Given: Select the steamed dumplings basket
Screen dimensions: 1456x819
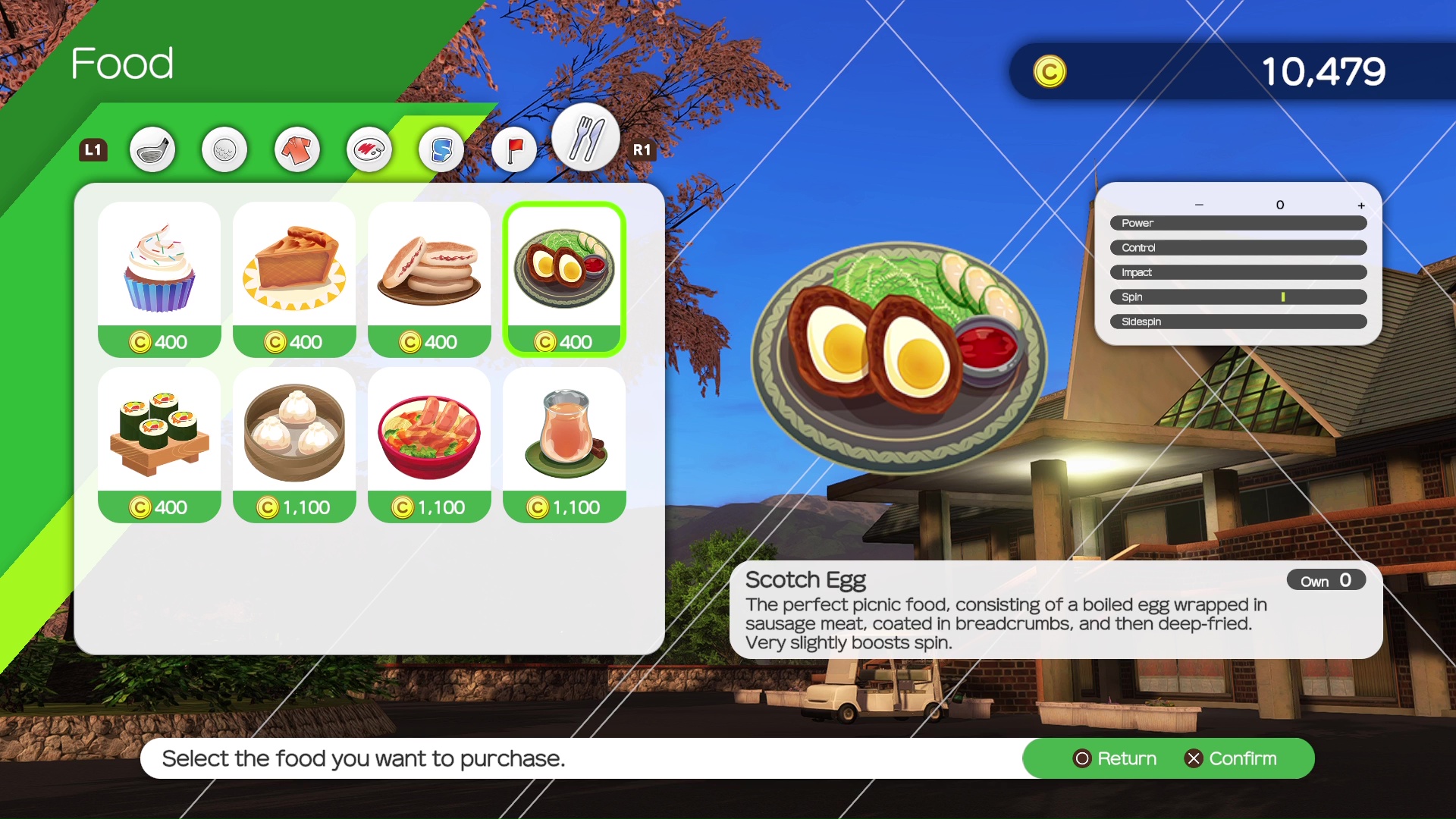Looking at the screenshot, I should pos(294,444).
